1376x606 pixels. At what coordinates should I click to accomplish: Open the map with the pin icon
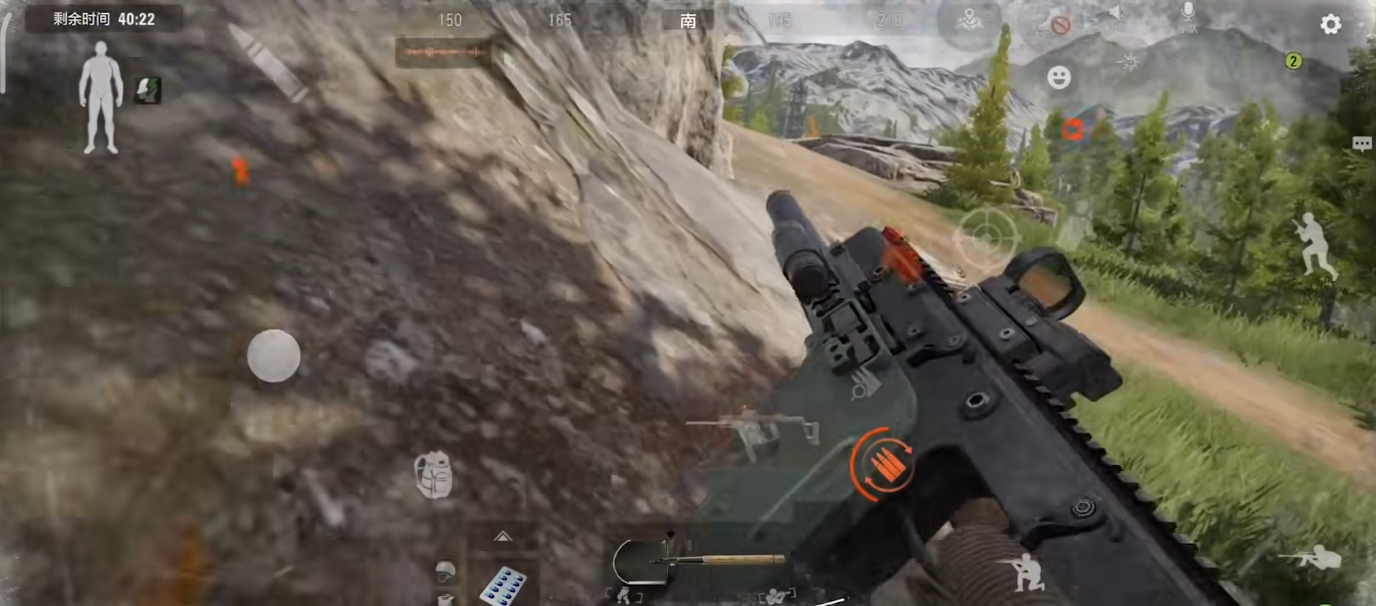968,20
